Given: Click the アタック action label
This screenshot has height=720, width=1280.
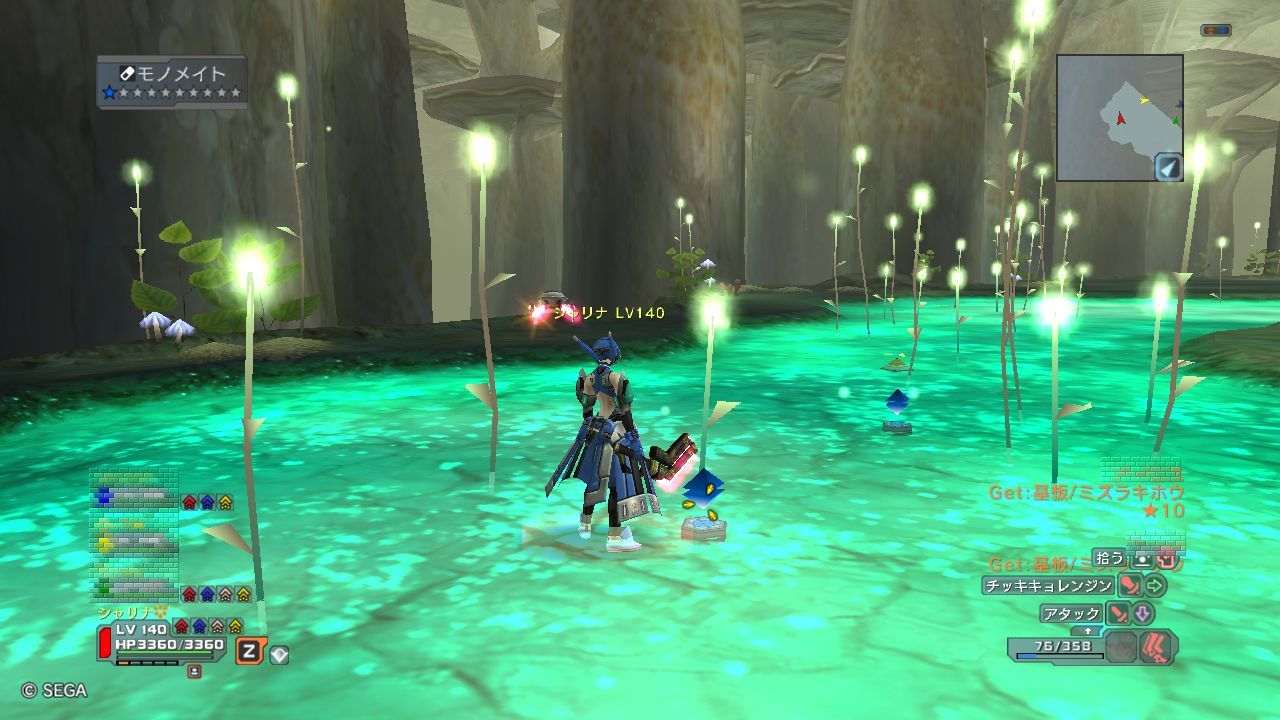Looking at the screenshot, I should point(1072,613).
